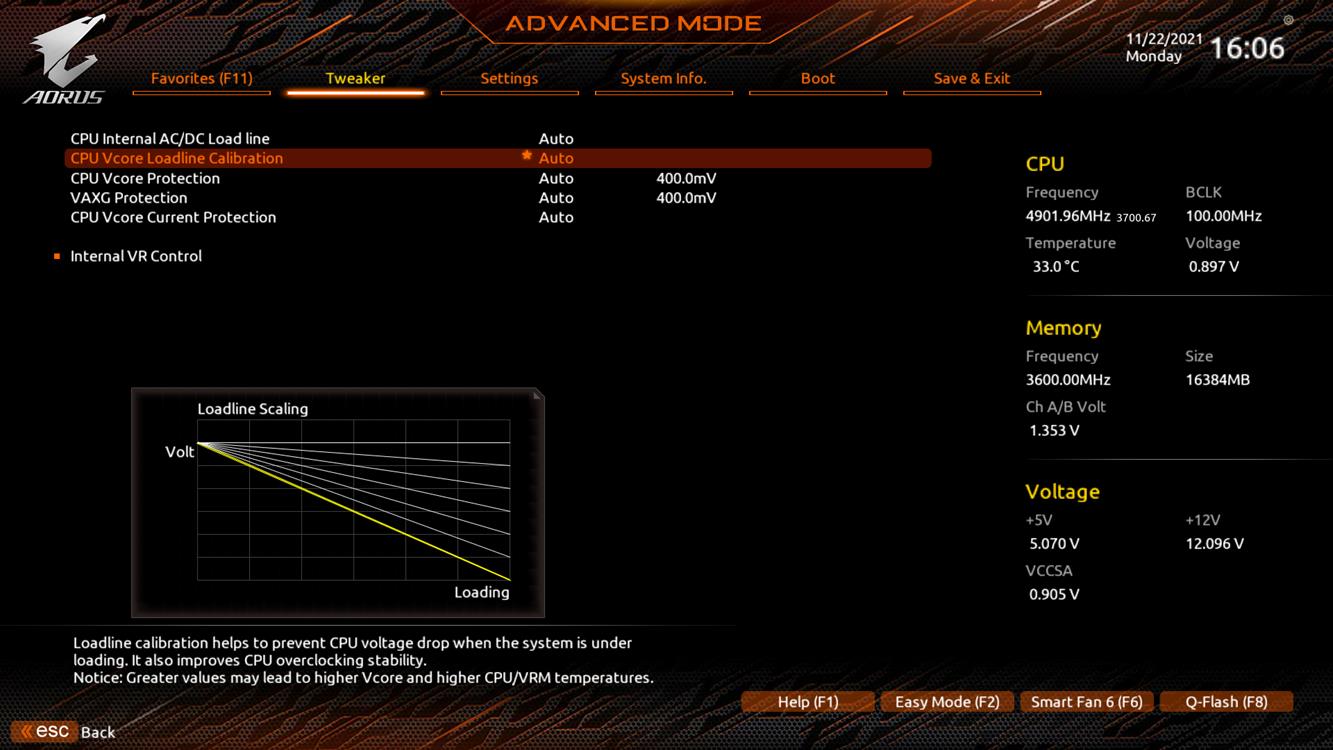Switch to the Boot tab
The image size is (1333, 750).
click(817, 78)
